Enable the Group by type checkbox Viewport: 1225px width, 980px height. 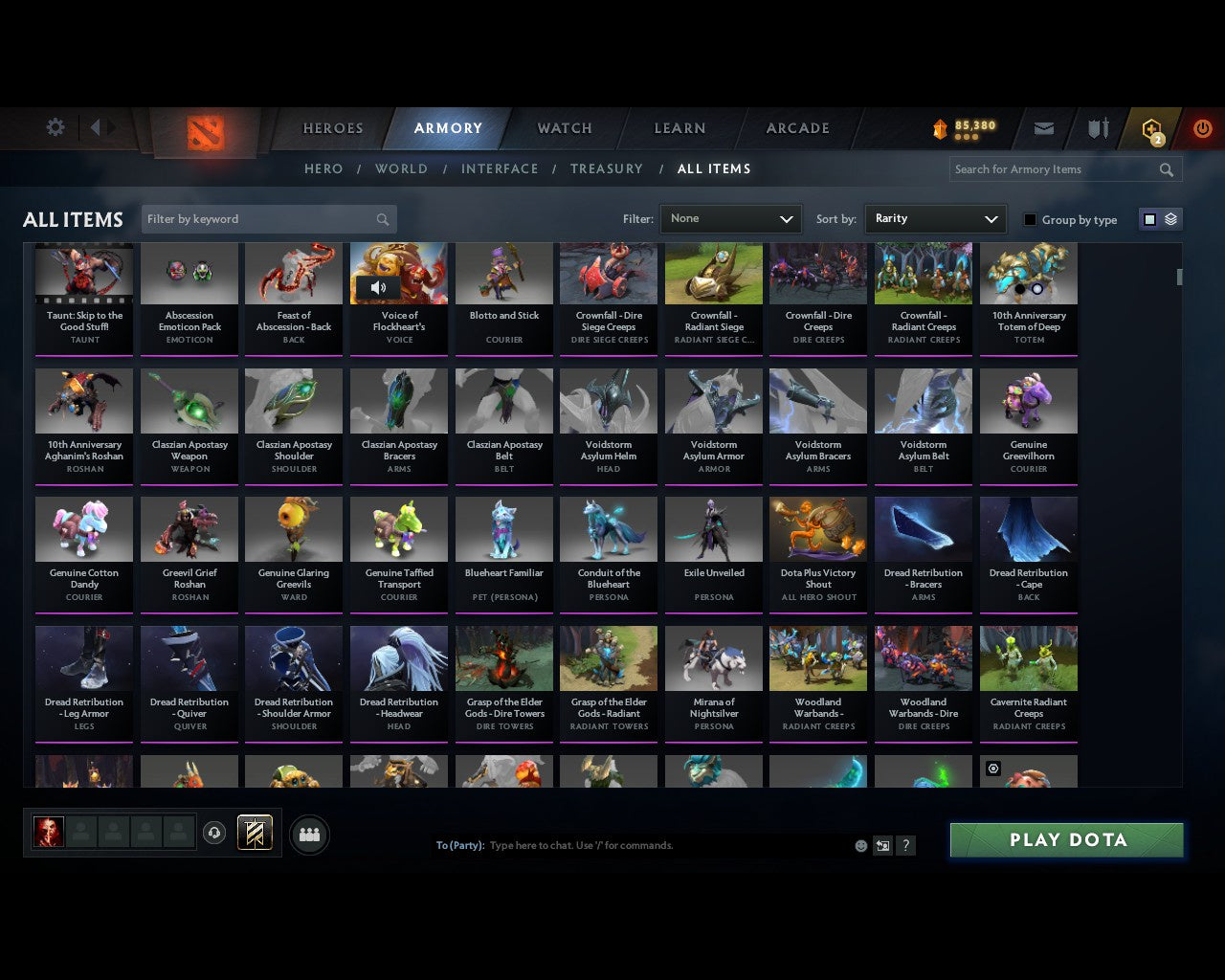pos(1030,219)
